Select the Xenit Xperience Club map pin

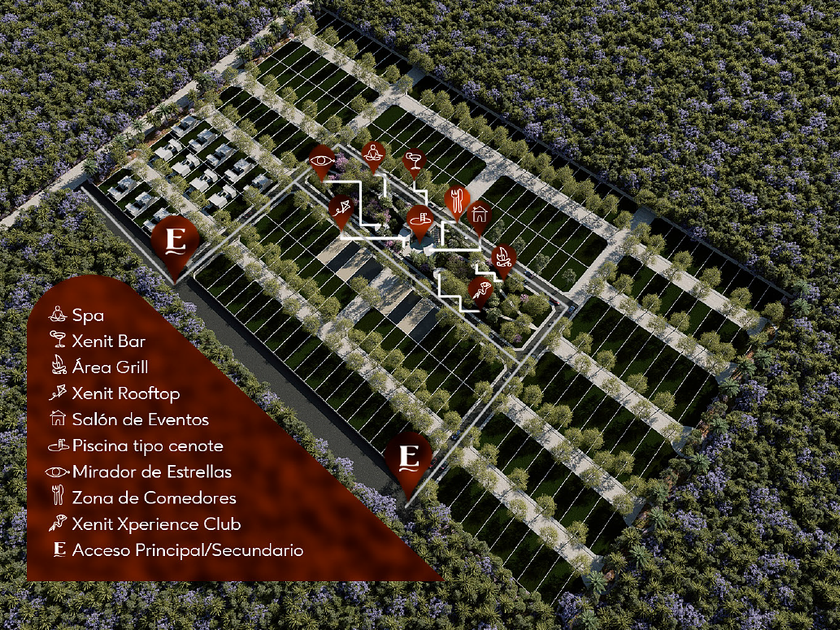[481, 290]
